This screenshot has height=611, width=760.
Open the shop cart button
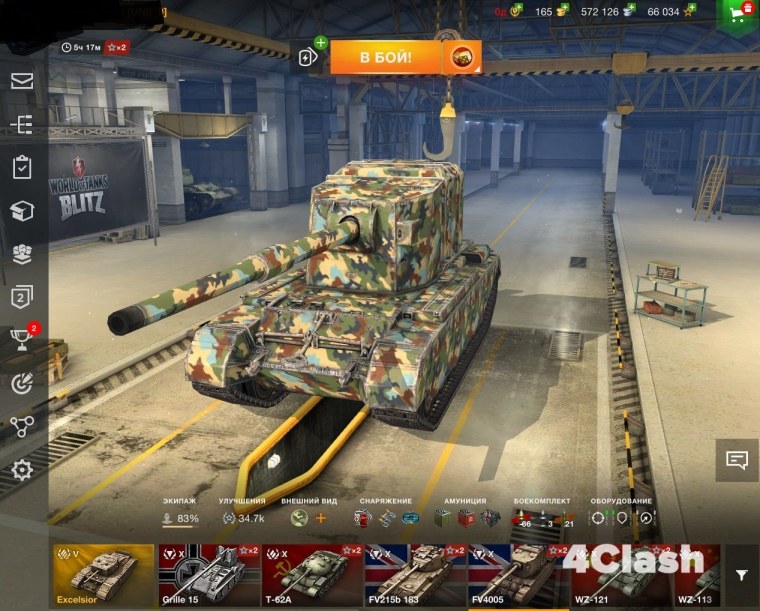(739, 14)
